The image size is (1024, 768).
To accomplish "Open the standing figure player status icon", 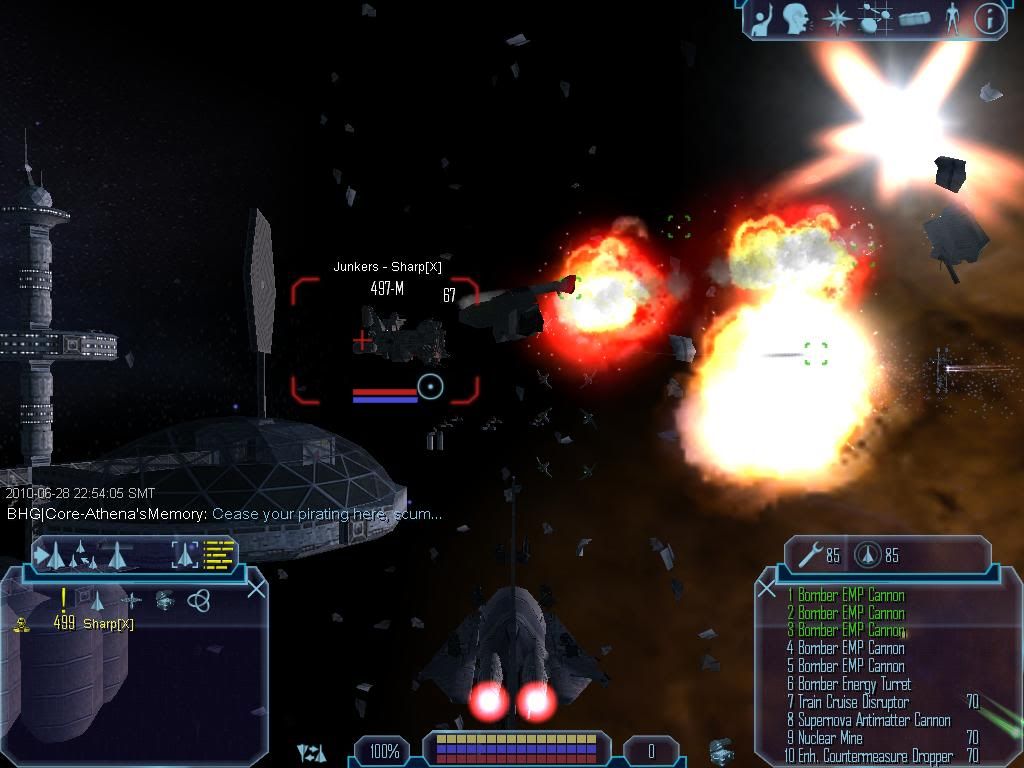I will pyautogui.click(x=953, y=18).
